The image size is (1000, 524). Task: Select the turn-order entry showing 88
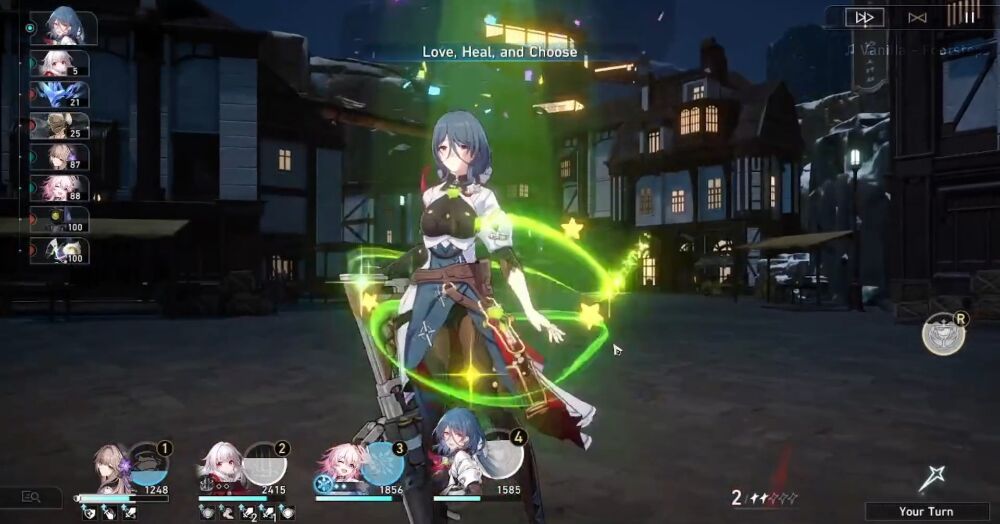59,189
